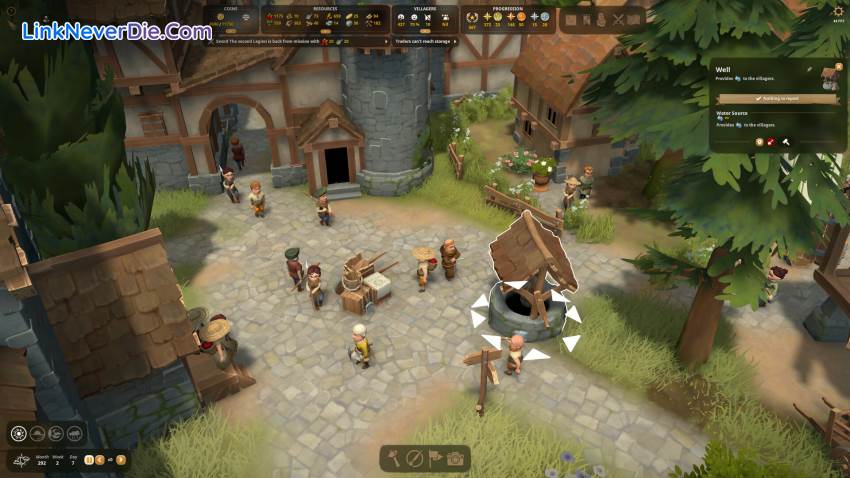Increase the game speed with the right arrow
The height and width of the screenshot is (478, 850).
click(121, 460)
